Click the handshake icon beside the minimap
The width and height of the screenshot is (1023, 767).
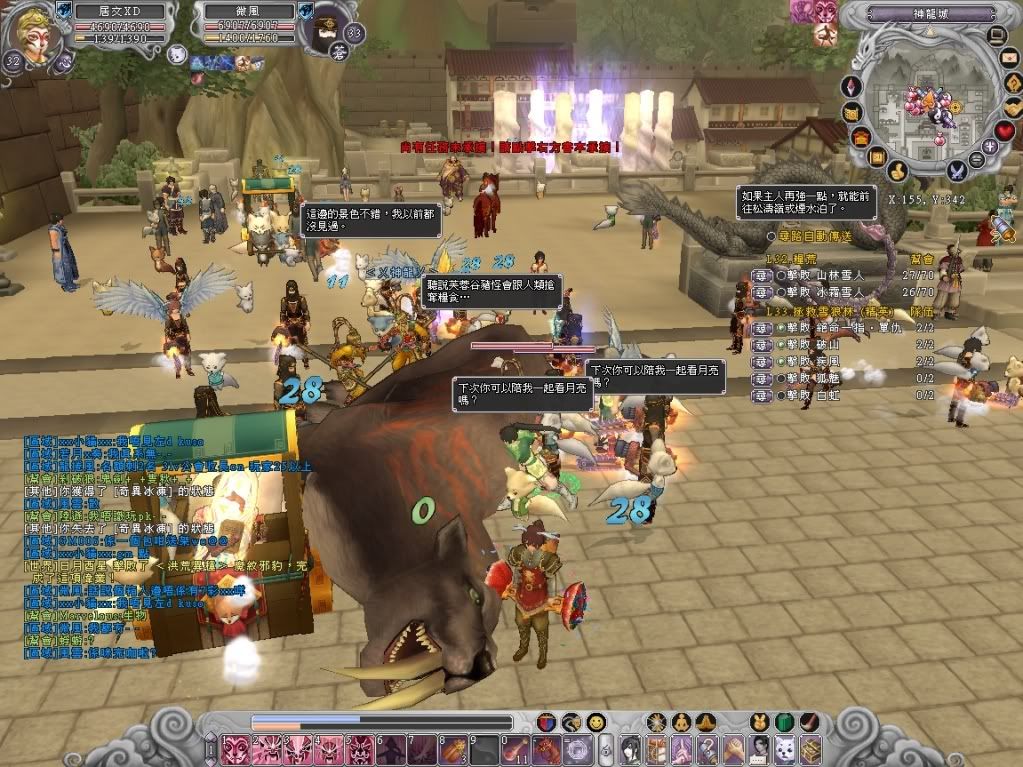(1012, 107)
